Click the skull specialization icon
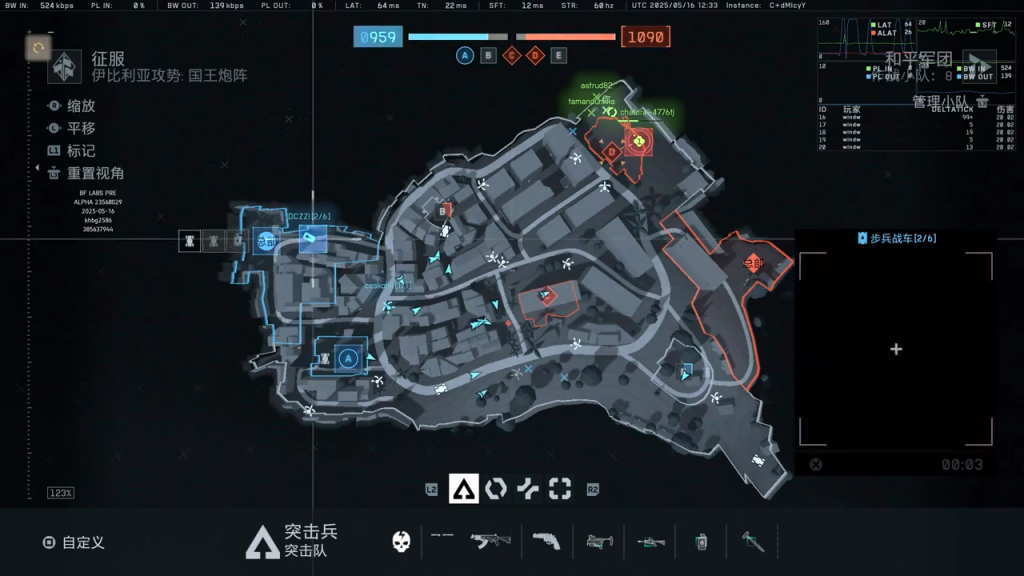The image size is (1024, 576). click(x=401, y=541)
